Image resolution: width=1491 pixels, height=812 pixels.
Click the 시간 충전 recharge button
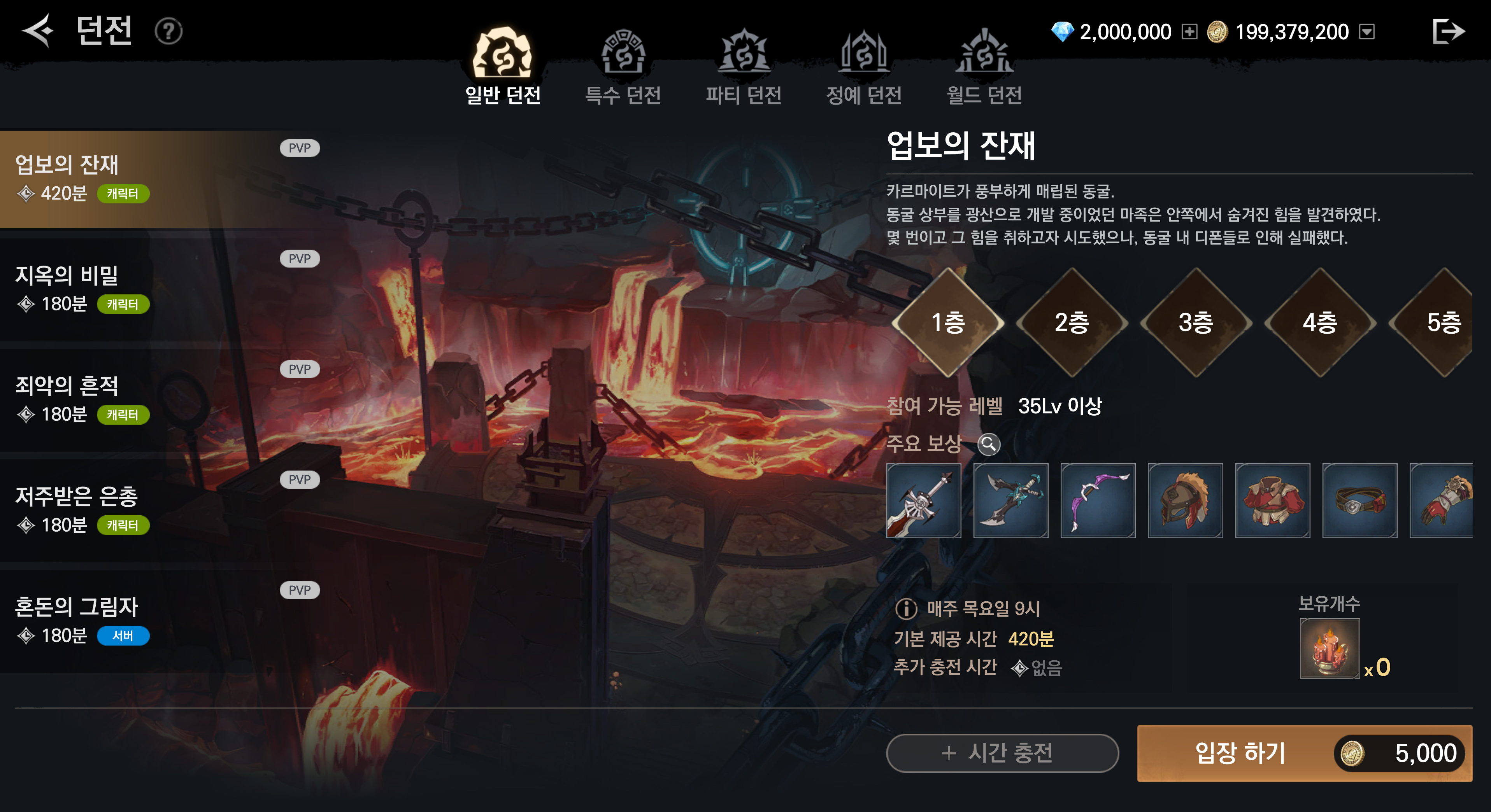pyautogui.click(x=1002, y=753)
